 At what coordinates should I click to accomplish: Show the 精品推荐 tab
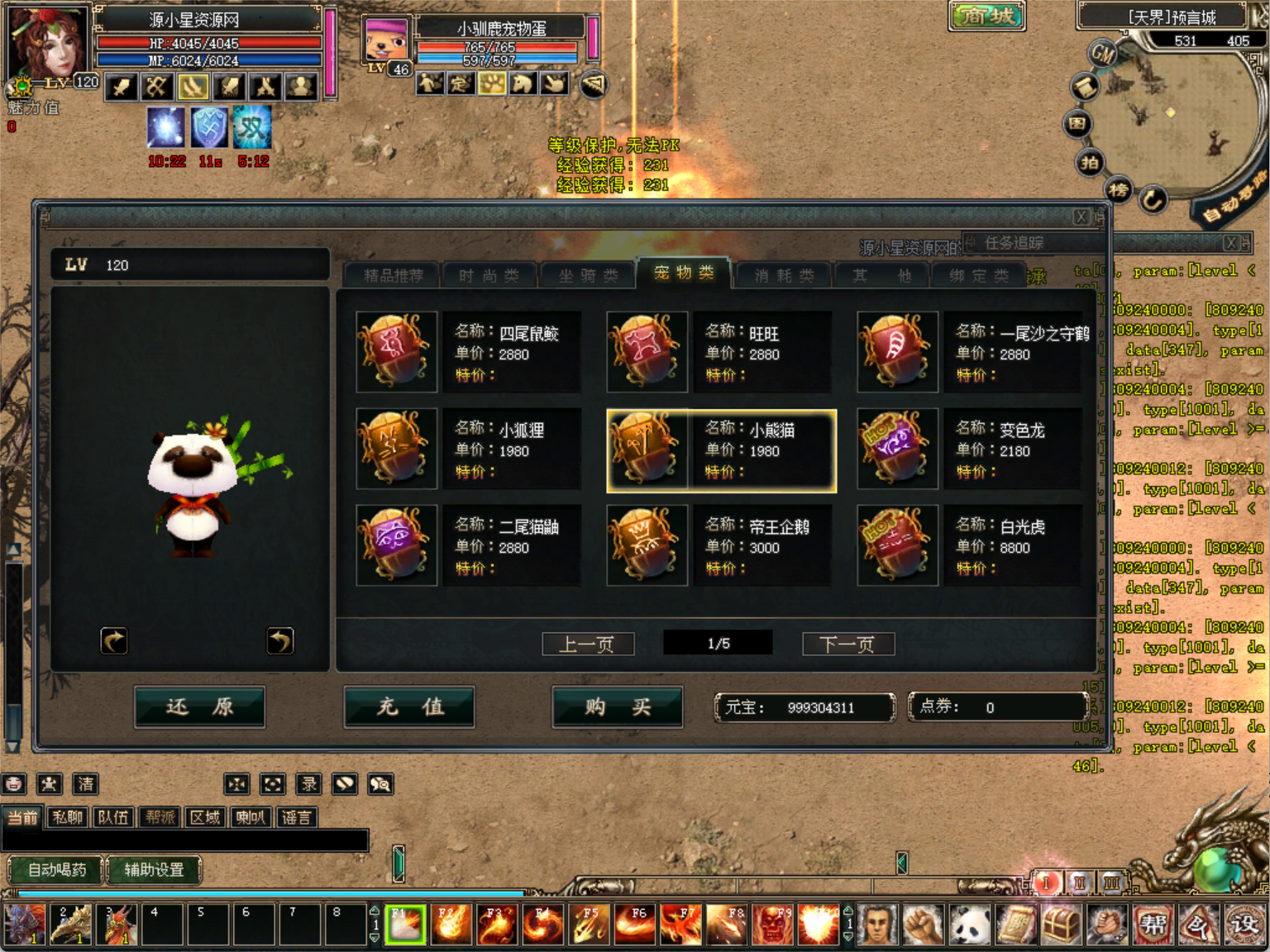click(x=393, y=275)
